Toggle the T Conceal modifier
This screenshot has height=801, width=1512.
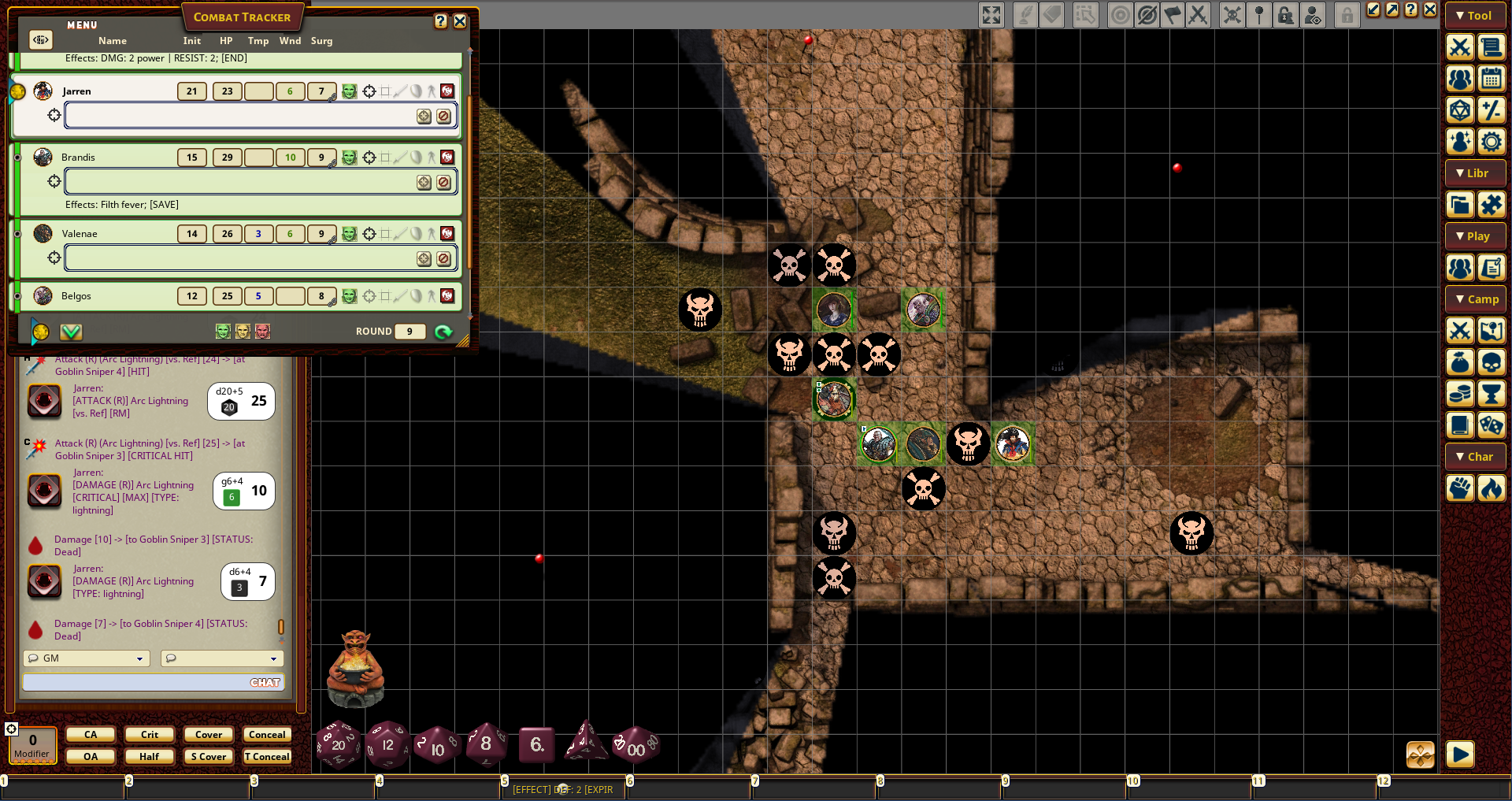(x=267, y=757)
